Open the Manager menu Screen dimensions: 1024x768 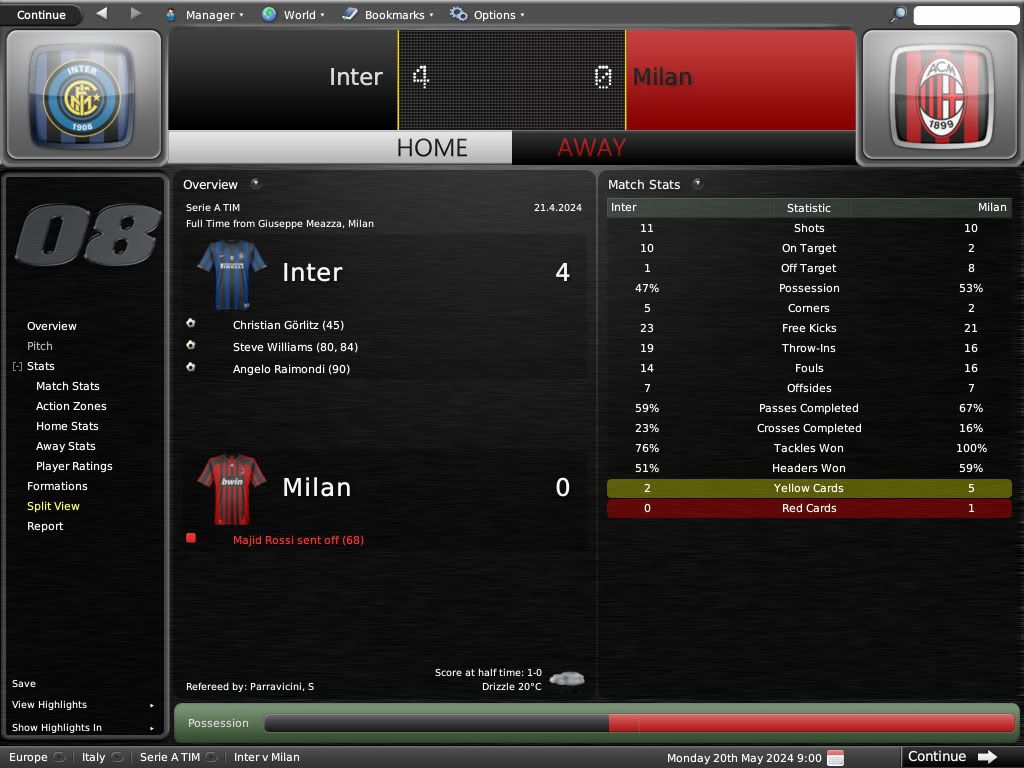(204, 15)
